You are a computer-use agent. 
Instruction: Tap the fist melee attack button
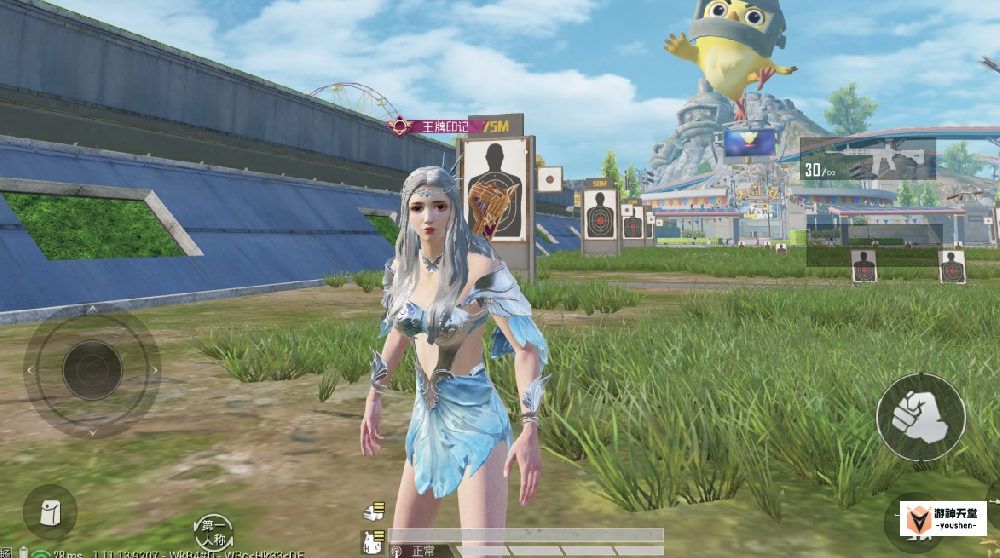(x=920, y=417)
